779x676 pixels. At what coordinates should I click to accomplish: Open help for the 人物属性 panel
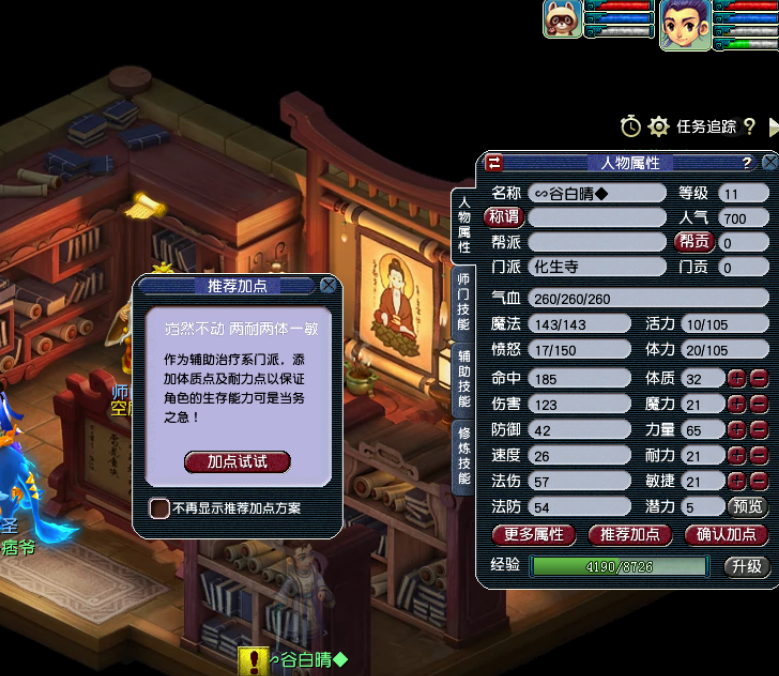pos(746,162)
